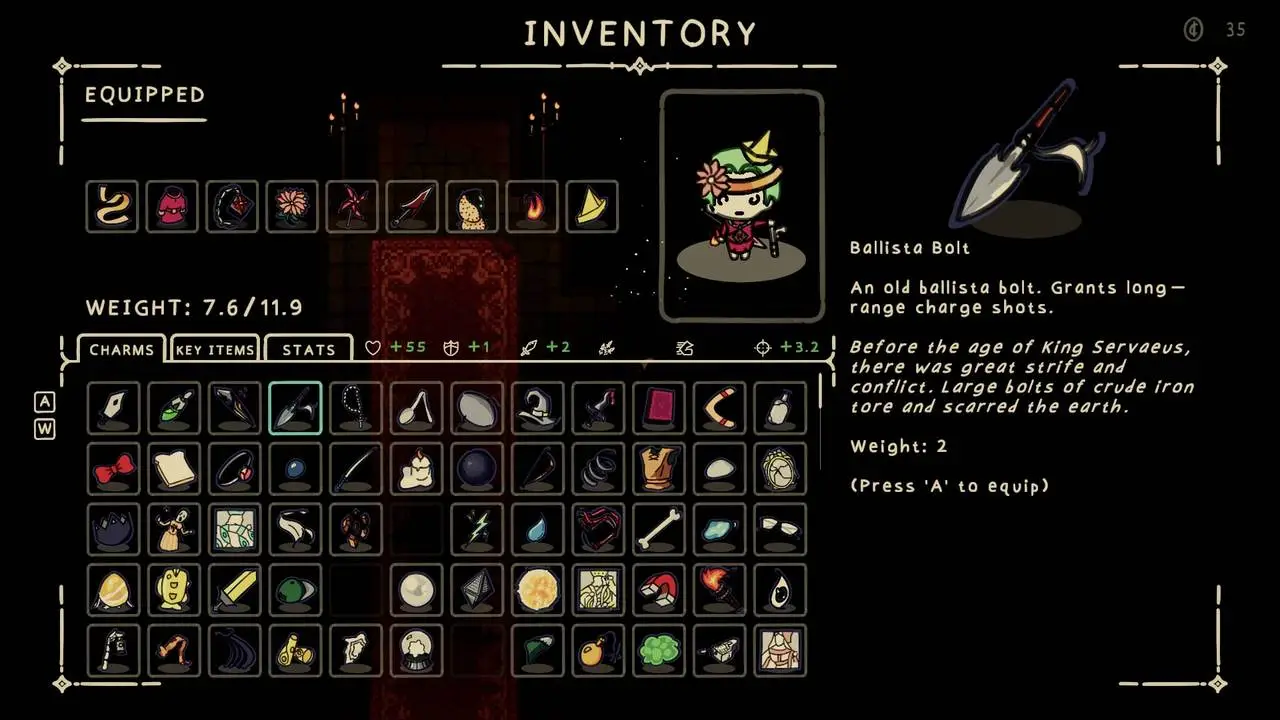Click the heart stat icon showing +55

(373, 347)
